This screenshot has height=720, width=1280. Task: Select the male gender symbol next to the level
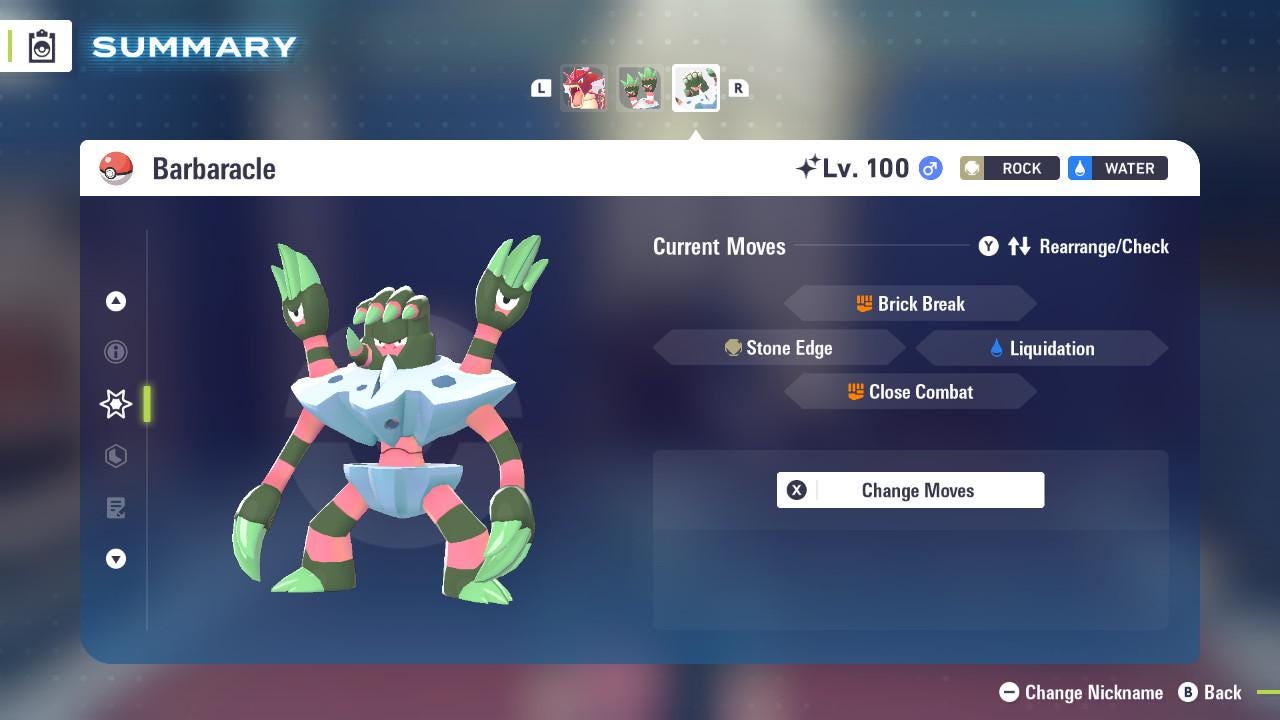coord(927,168)
